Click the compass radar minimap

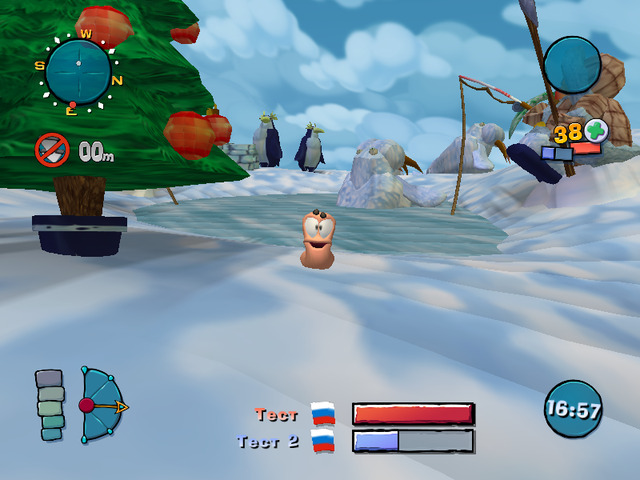click(x=78, y=68)
